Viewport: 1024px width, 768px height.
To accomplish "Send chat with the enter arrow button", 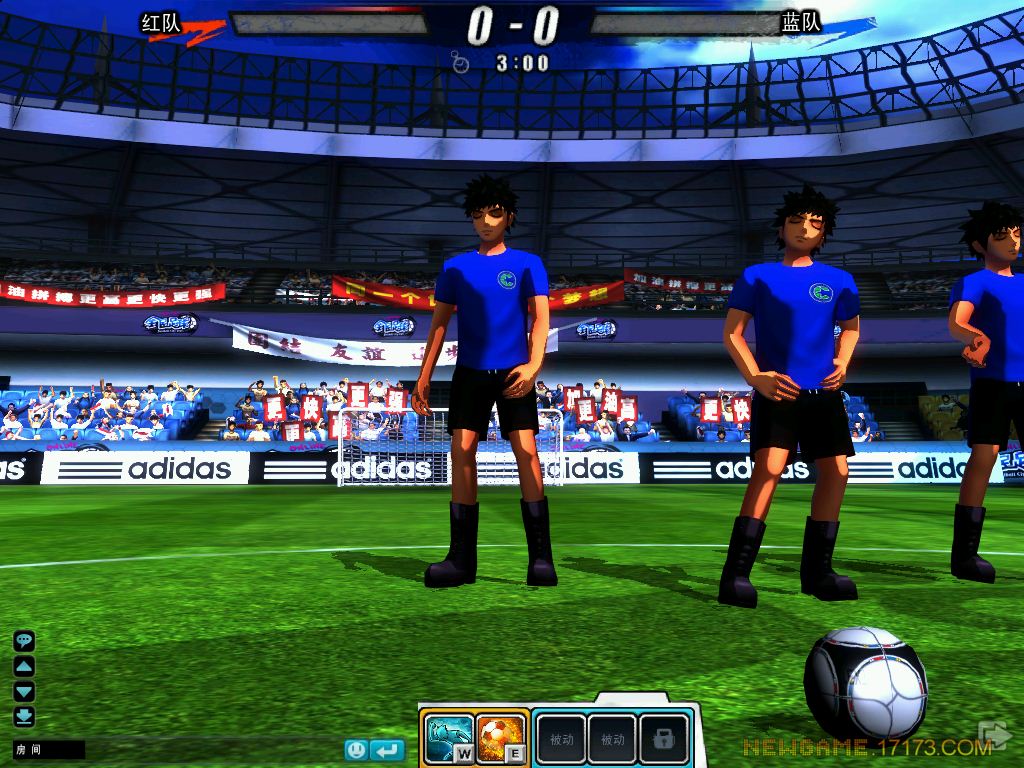I will coord(387,749).
